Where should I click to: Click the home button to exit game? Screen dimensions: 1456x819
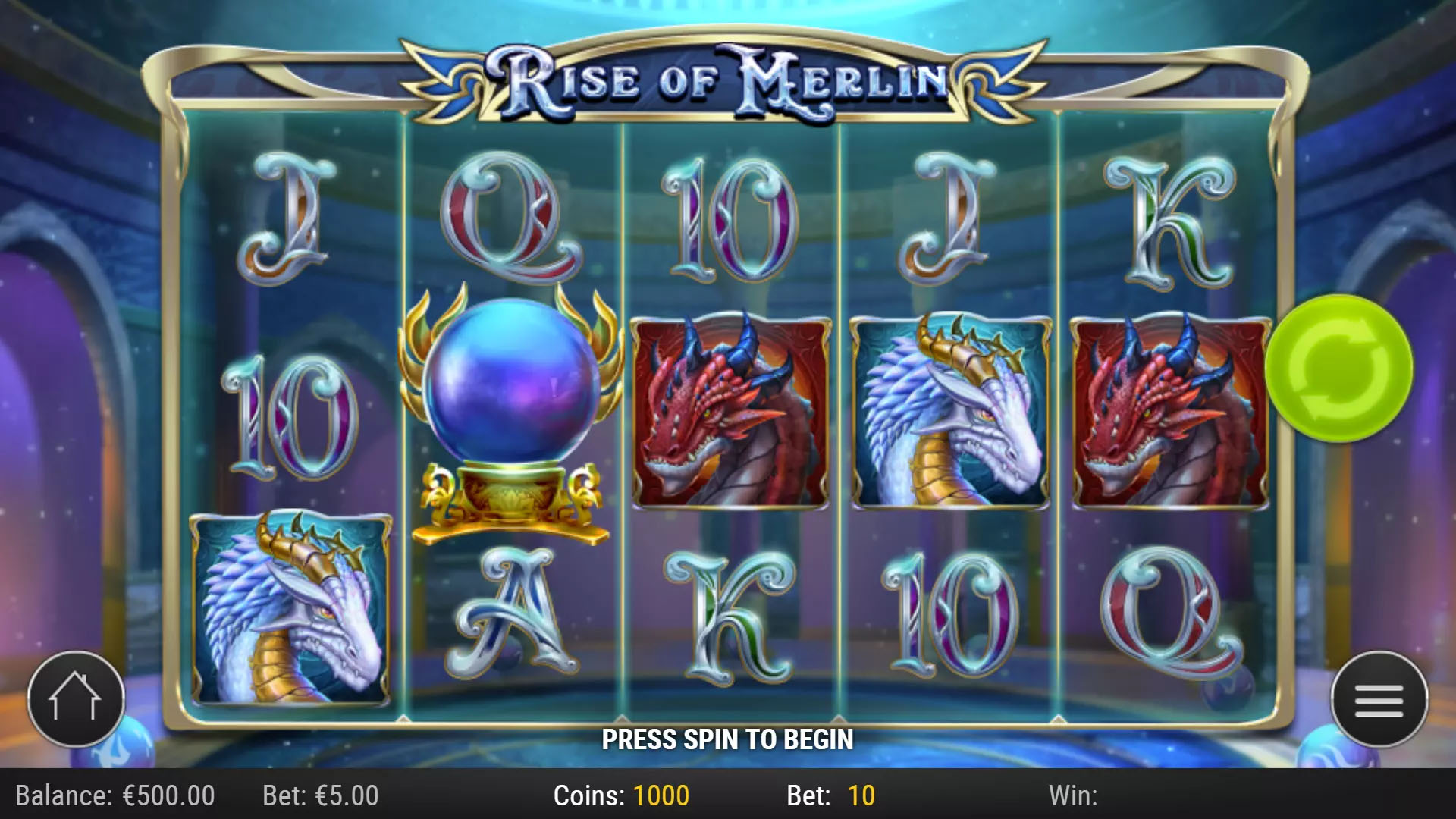74,699
